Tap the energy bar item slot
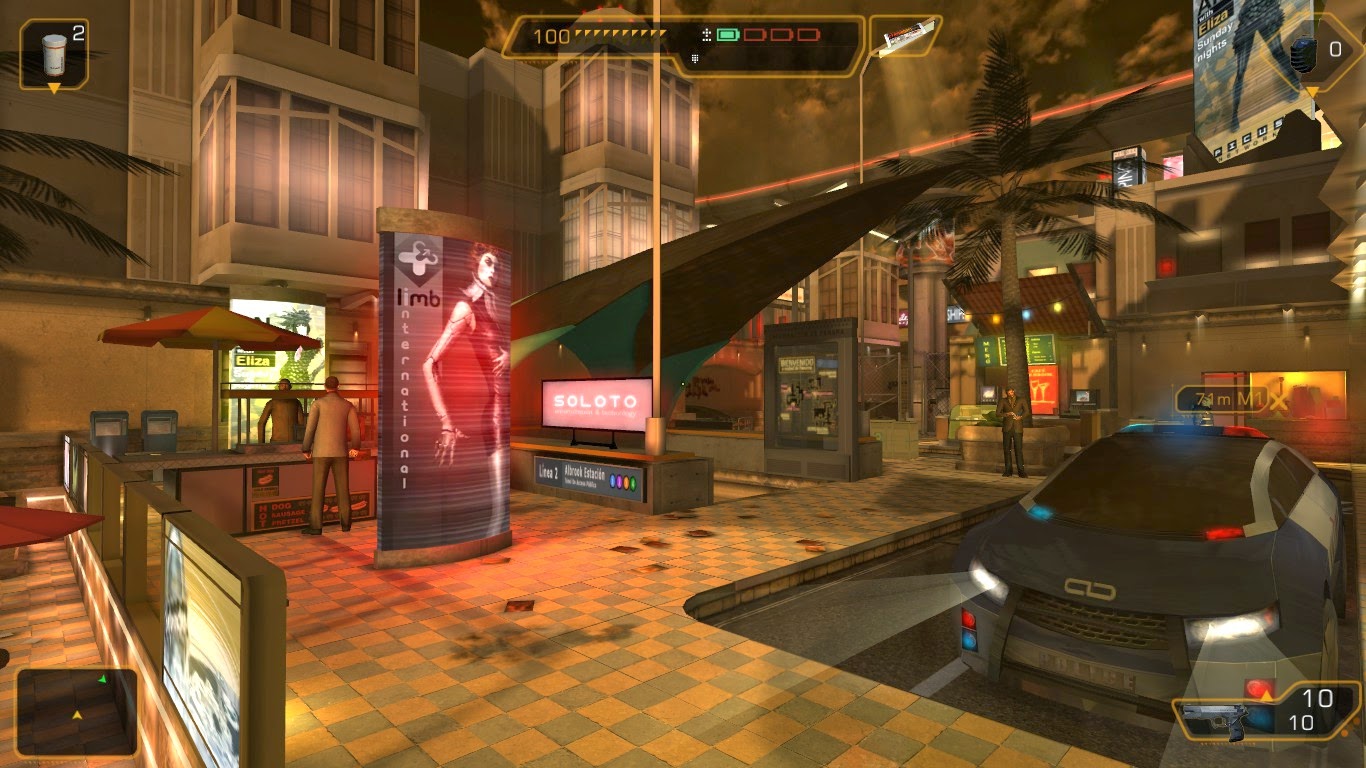This screenshot has width=1366, height=768. pos(903,36)
